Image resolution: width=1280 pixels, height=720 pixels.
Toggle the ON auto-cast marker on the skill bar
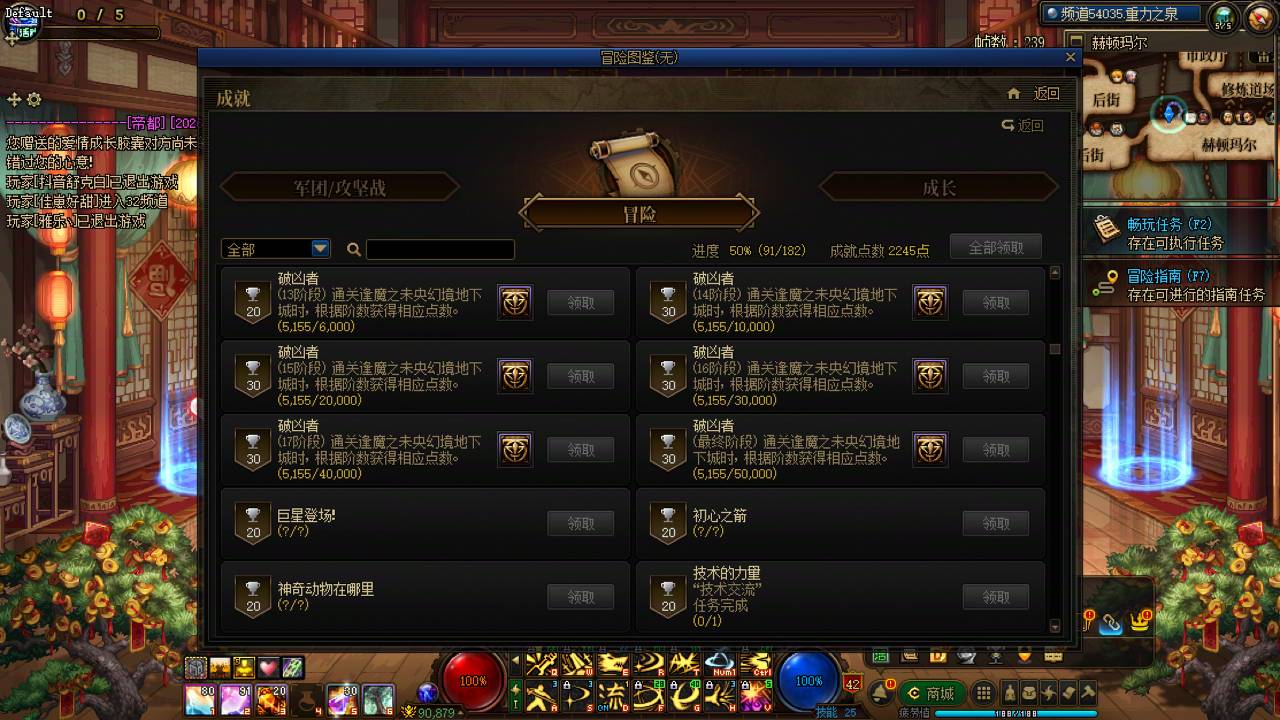604,705
